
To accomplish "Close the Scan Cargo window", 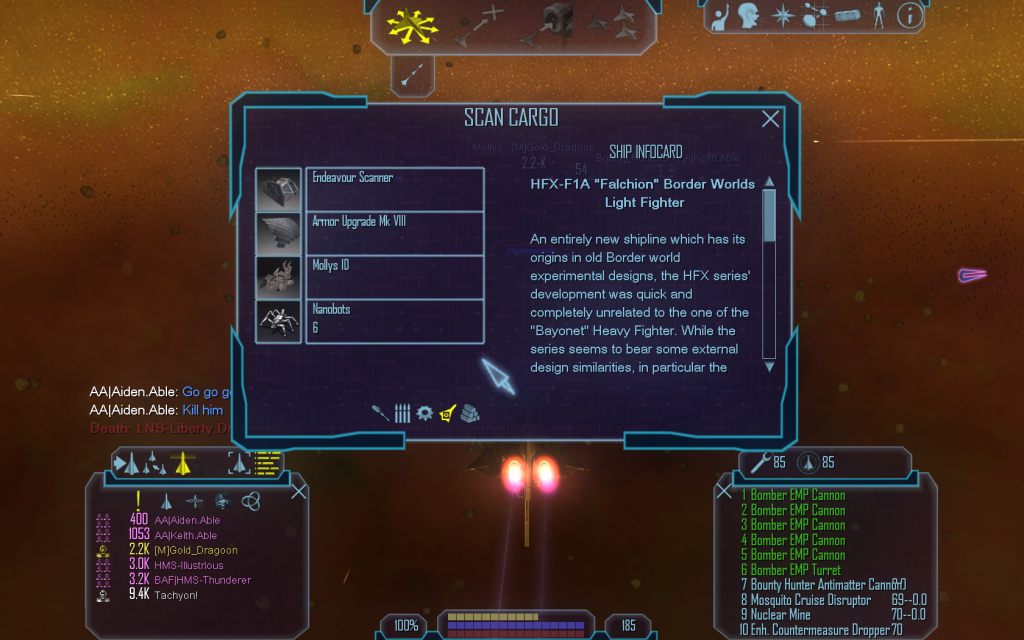I will [770, 119].
